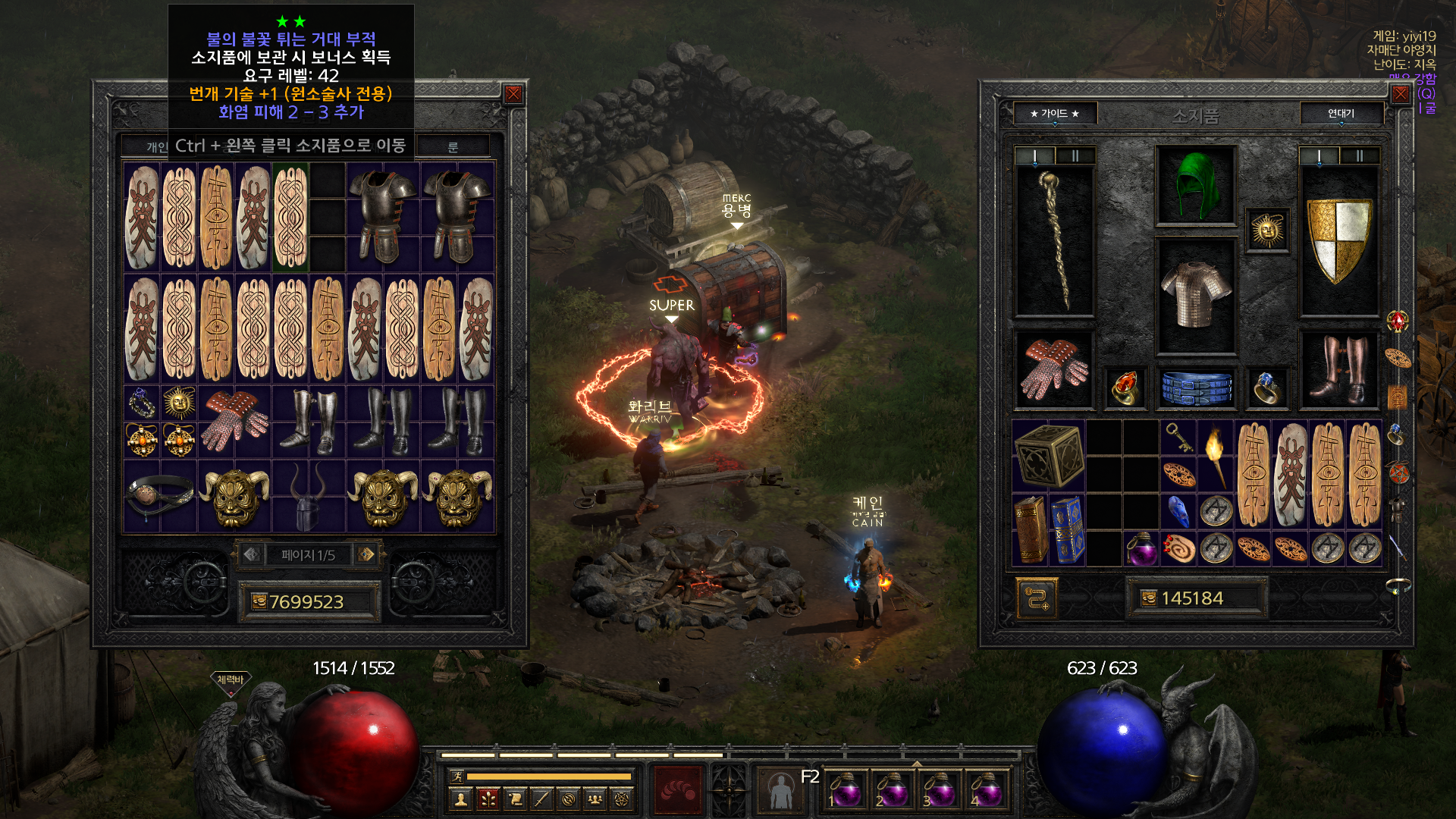Click the pentagram icon in mini menu
This screenshot has height=819, width=1456.
[622, 799]
